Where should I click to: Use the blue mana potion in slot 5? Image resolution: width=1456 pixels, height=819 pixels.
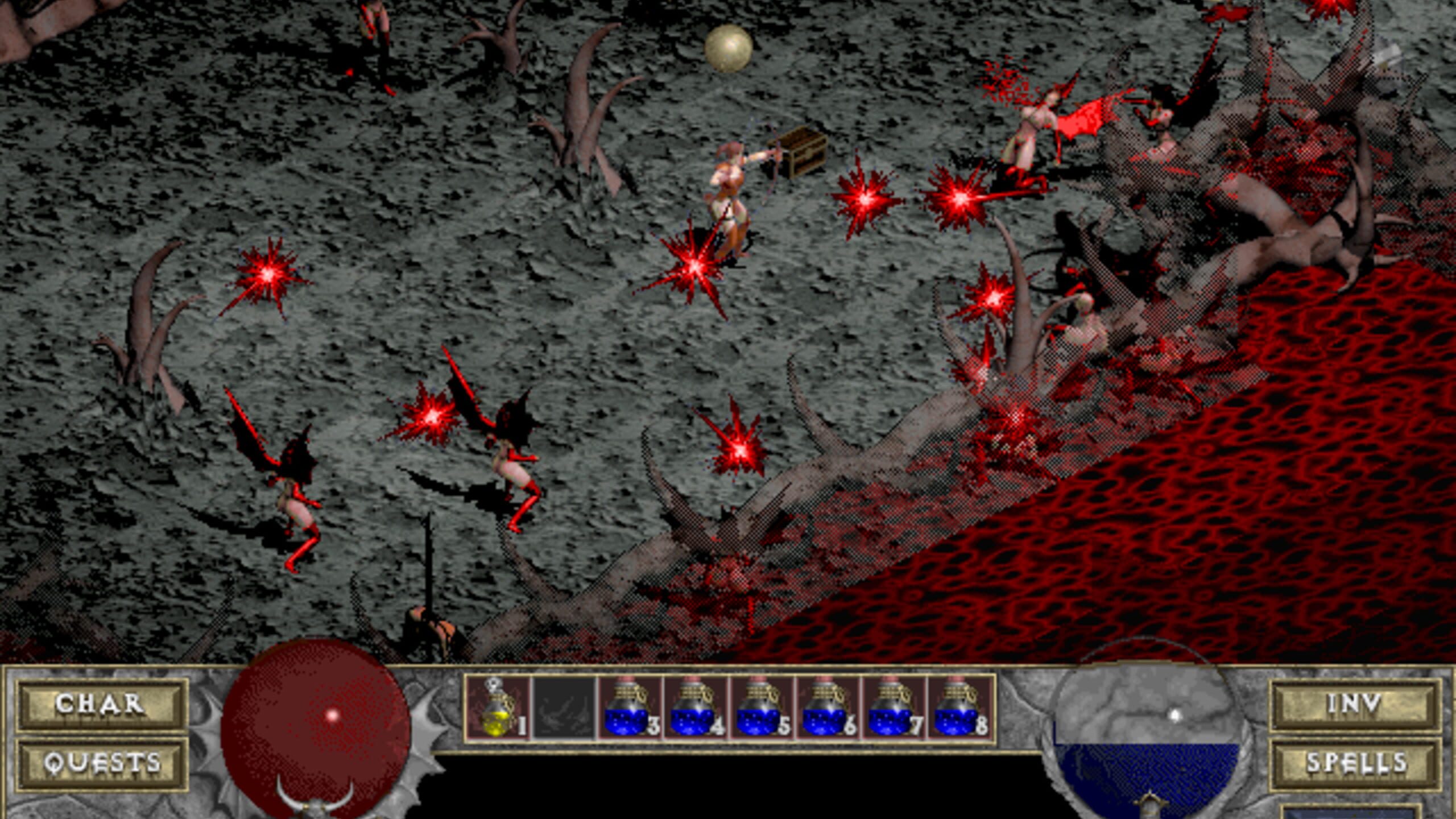[x=762, y=709]
